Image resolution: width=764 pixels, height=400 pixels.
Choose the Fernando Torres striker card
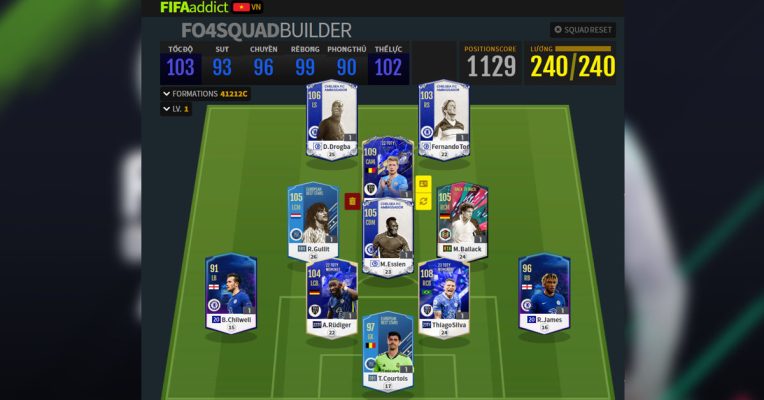444,120
